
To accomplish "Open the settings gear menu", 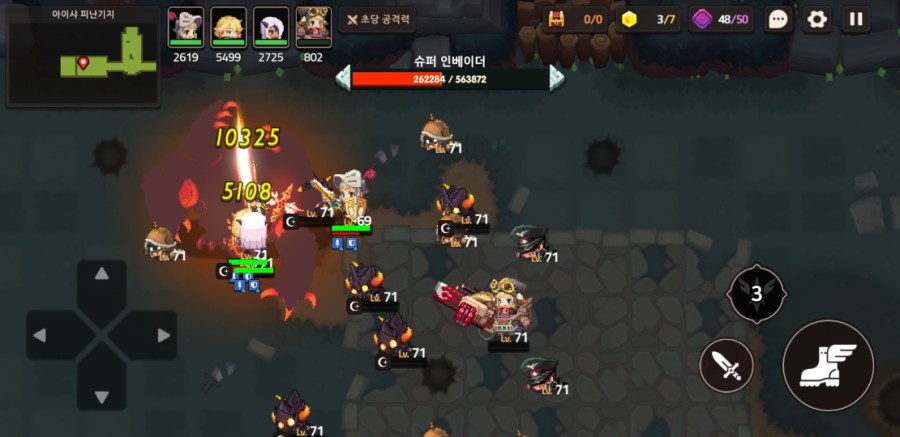I will pyautogui.click(x=818, y=19).
